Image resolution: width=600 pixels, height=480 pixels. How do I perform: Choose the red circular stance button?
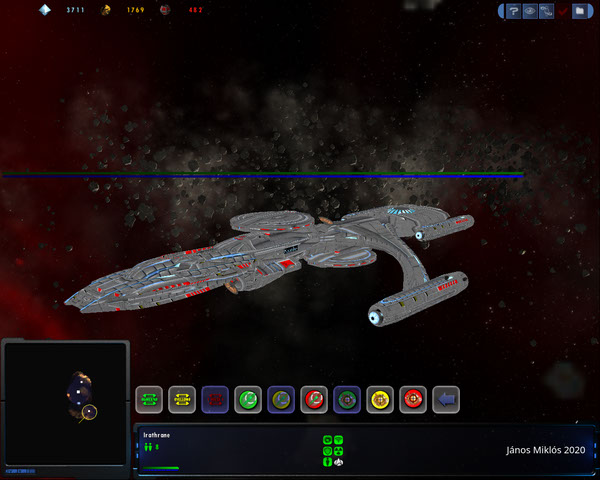tap(314, 400)
